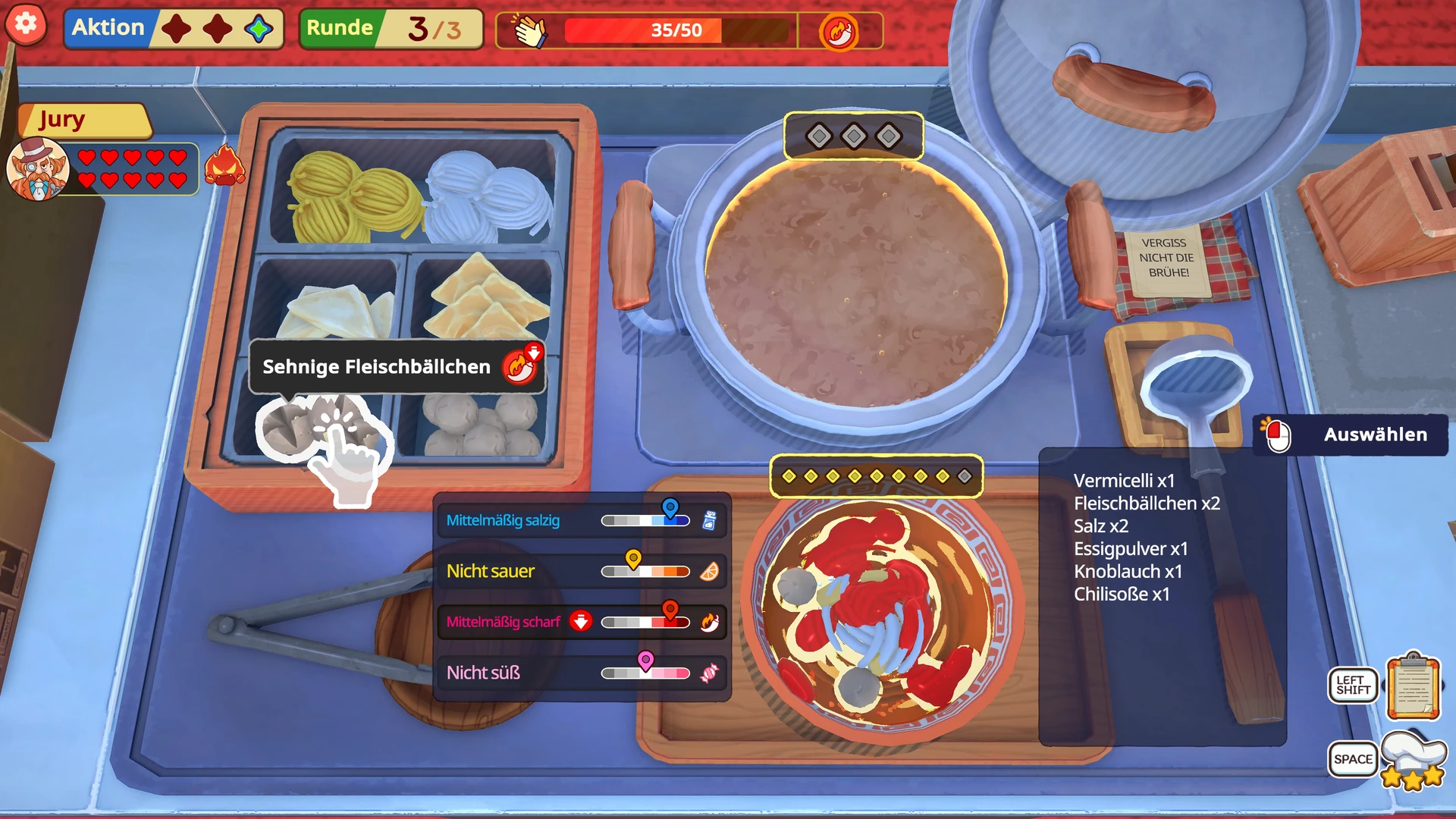This screenshot has width=1456, height=819.
Task: Click the chef hat with stars
Action: [1412, 760]
